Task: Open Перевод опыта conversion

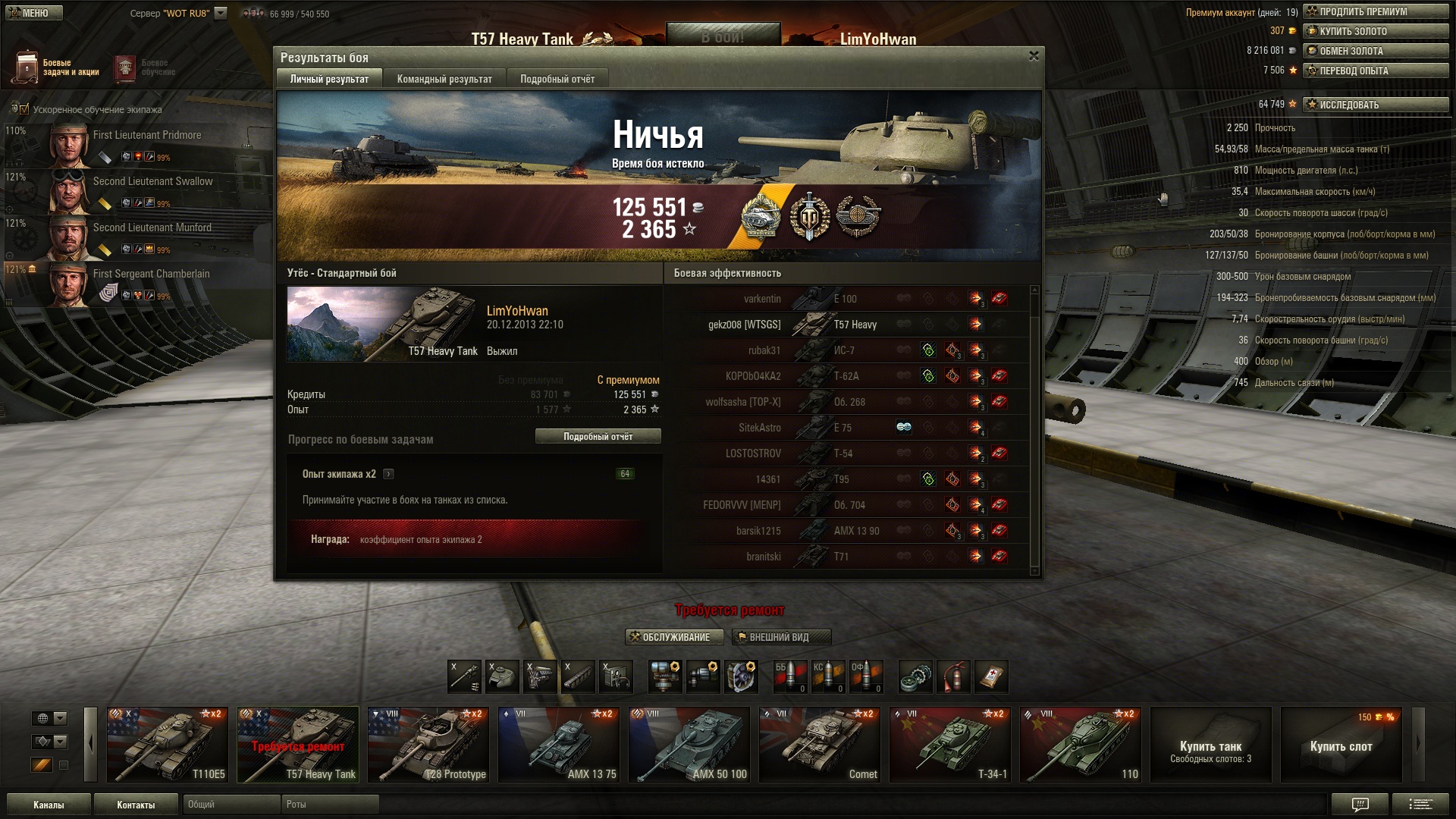Action: [x=1375, y=71]
